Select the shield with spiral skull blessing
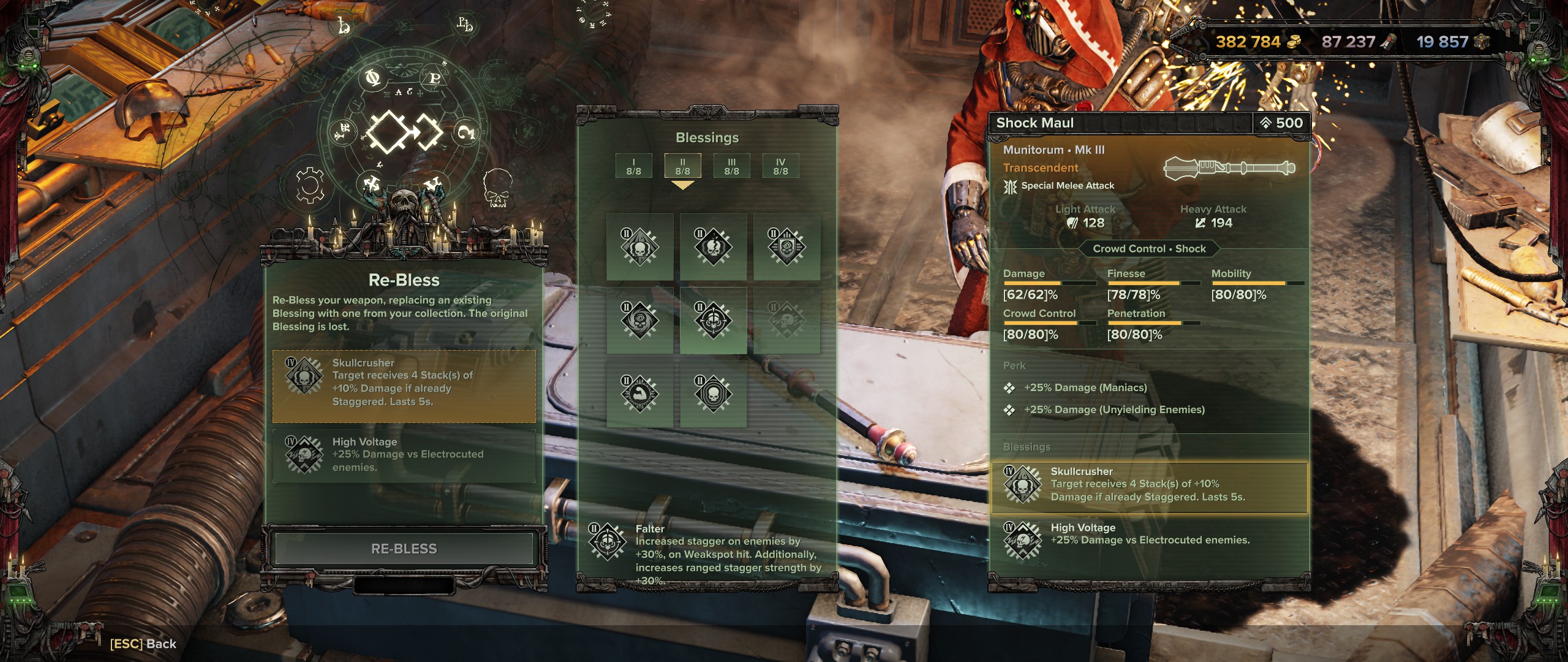This screenshot has height=662, width=1568. click(786, 247)
